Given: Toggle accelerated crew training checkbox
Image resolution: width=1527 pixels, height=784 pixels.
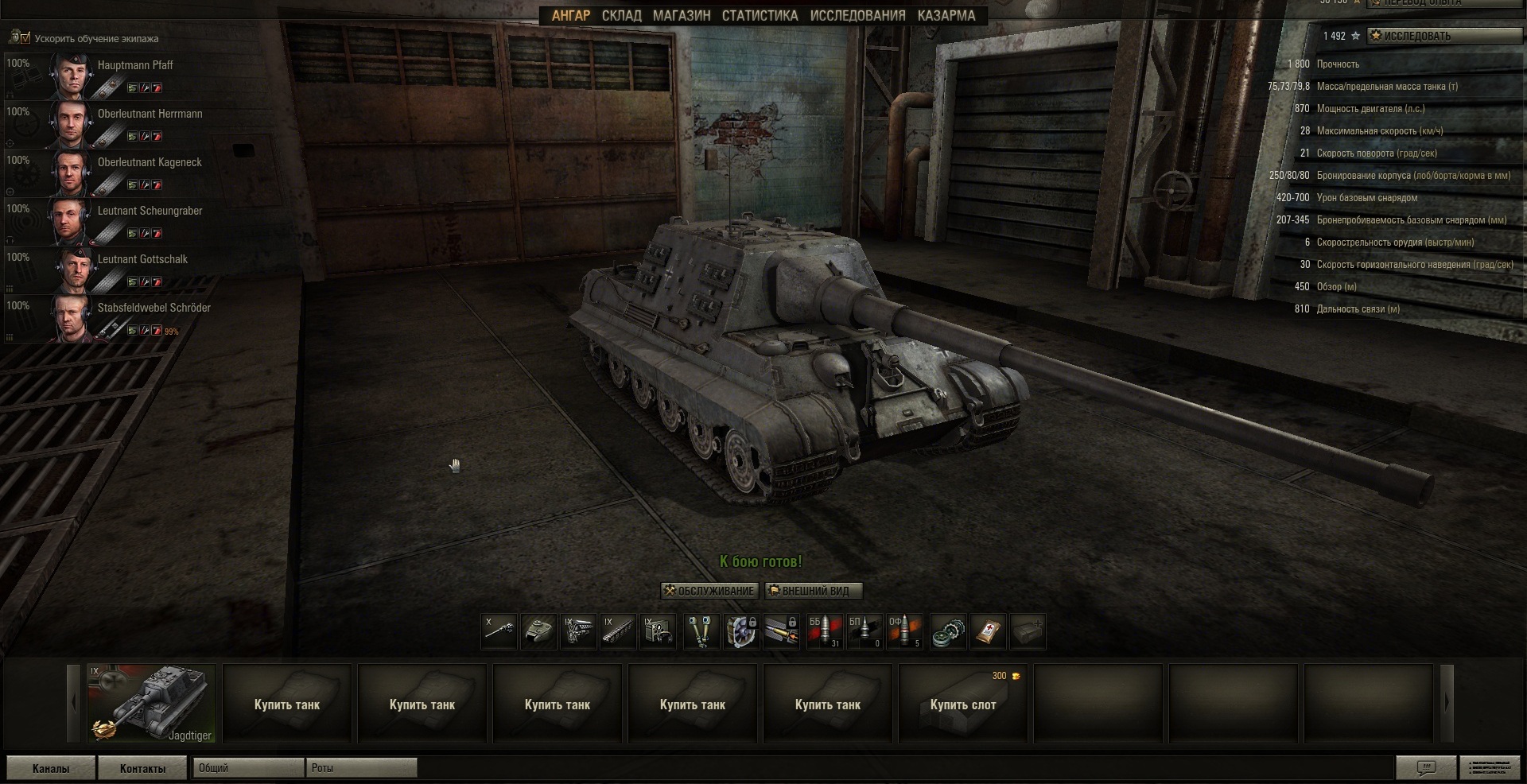Looking at the screenshot, I should [25, 38].
